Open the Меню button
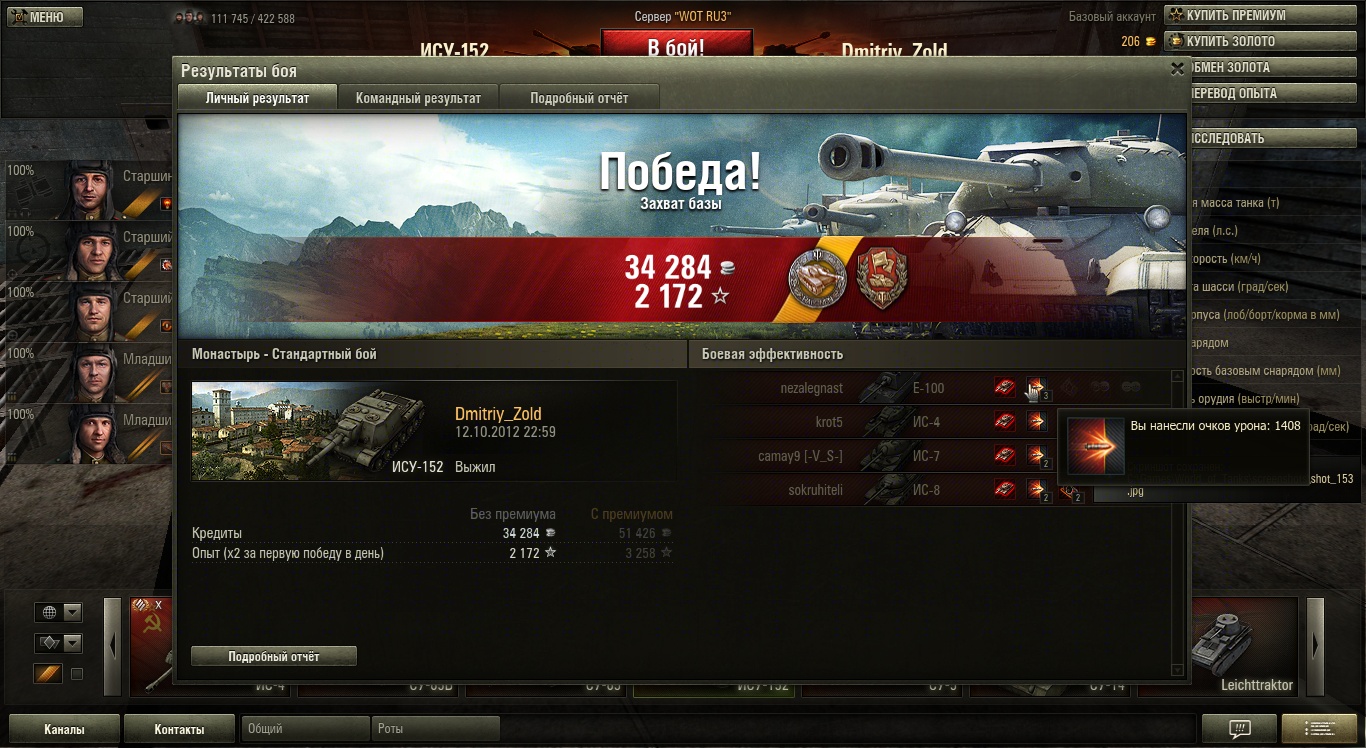This screenshot has width=1366, height=748. tap(45, 17)
